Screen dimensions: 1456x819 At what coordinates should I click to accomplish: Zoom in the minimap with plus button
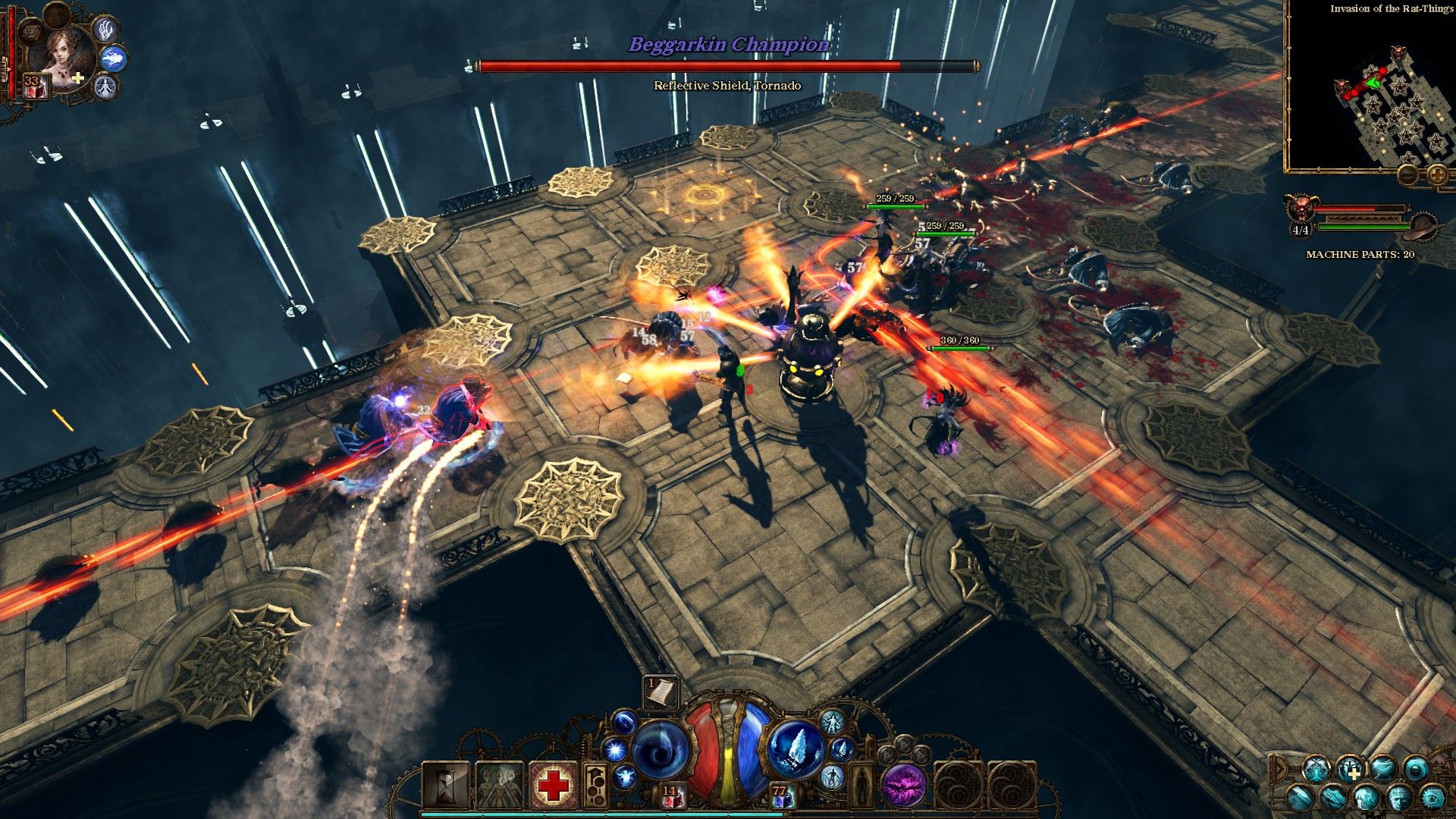(x=1438, y=176)
